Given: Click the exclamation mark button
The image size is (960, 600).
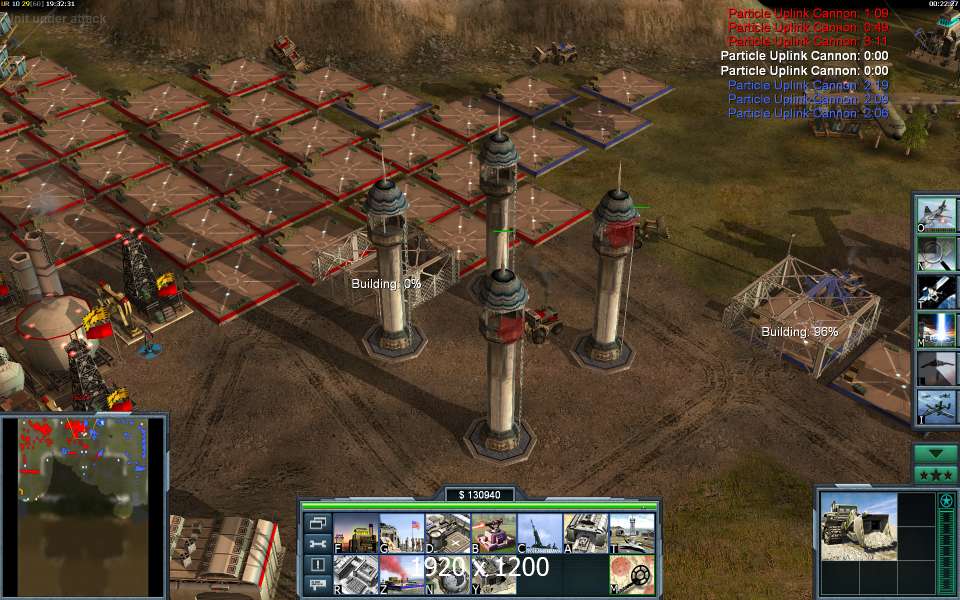Looking at the screenshot, I should pos(318,565).
